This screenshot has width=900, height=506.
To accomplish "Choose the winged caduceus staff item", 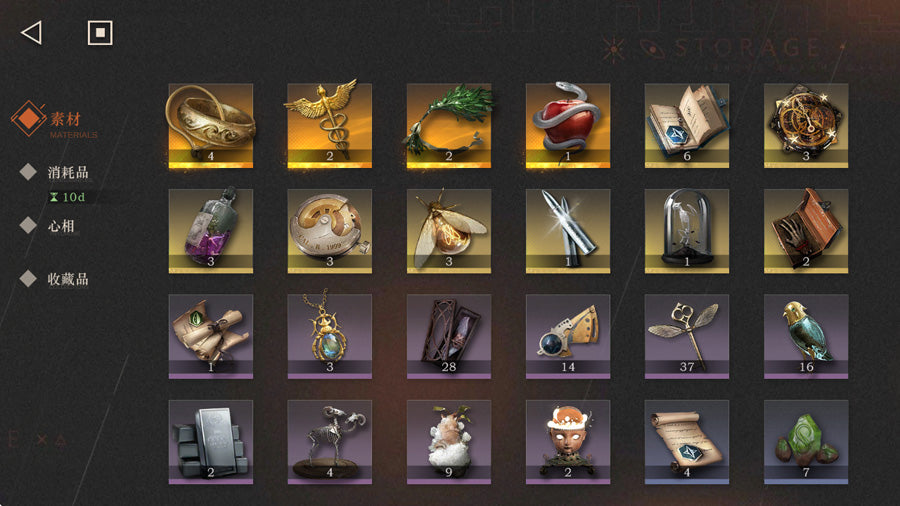I will pos(330,124).
